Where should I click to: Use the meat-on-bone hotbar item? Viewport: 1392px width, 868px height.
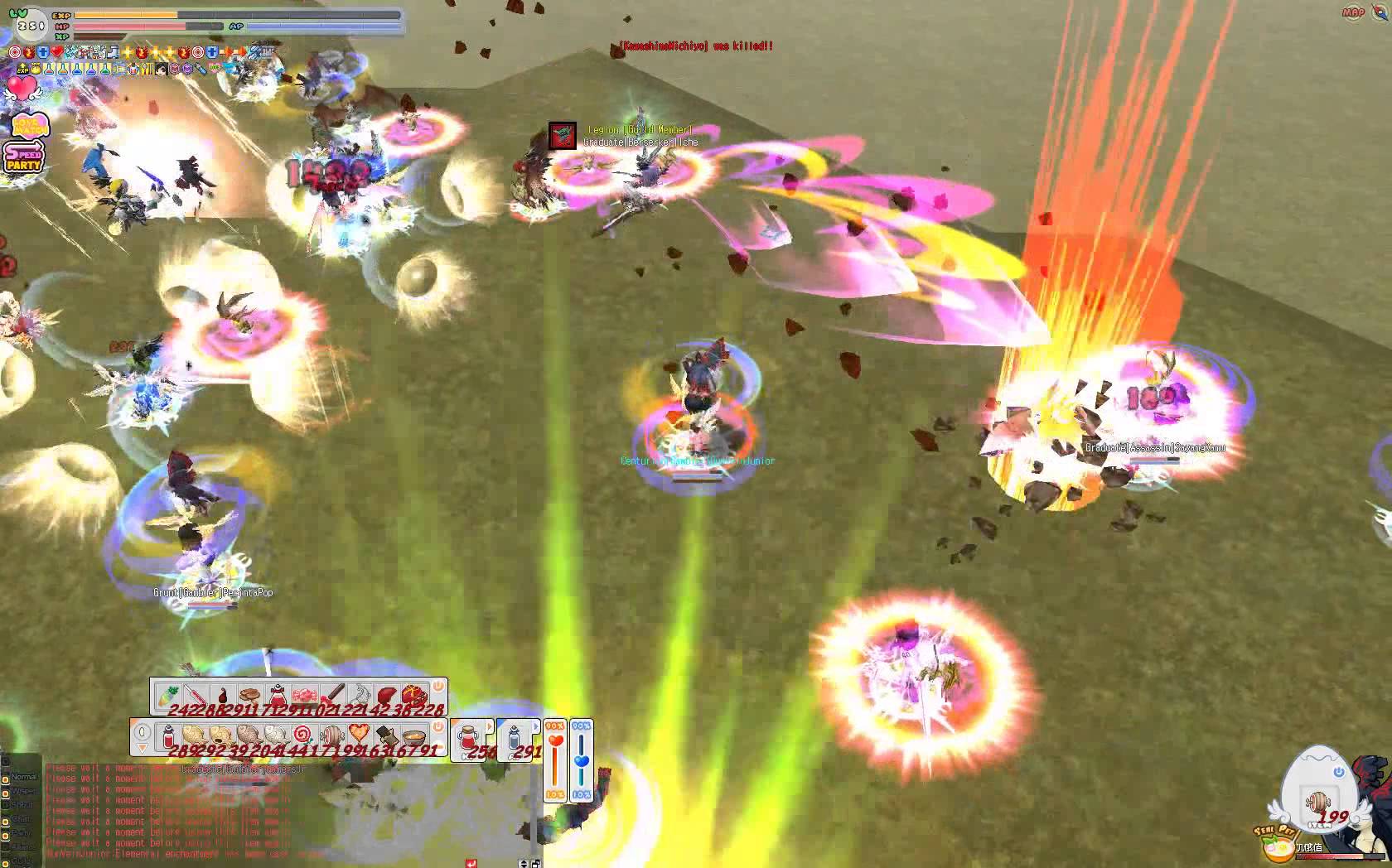(331, 735)
